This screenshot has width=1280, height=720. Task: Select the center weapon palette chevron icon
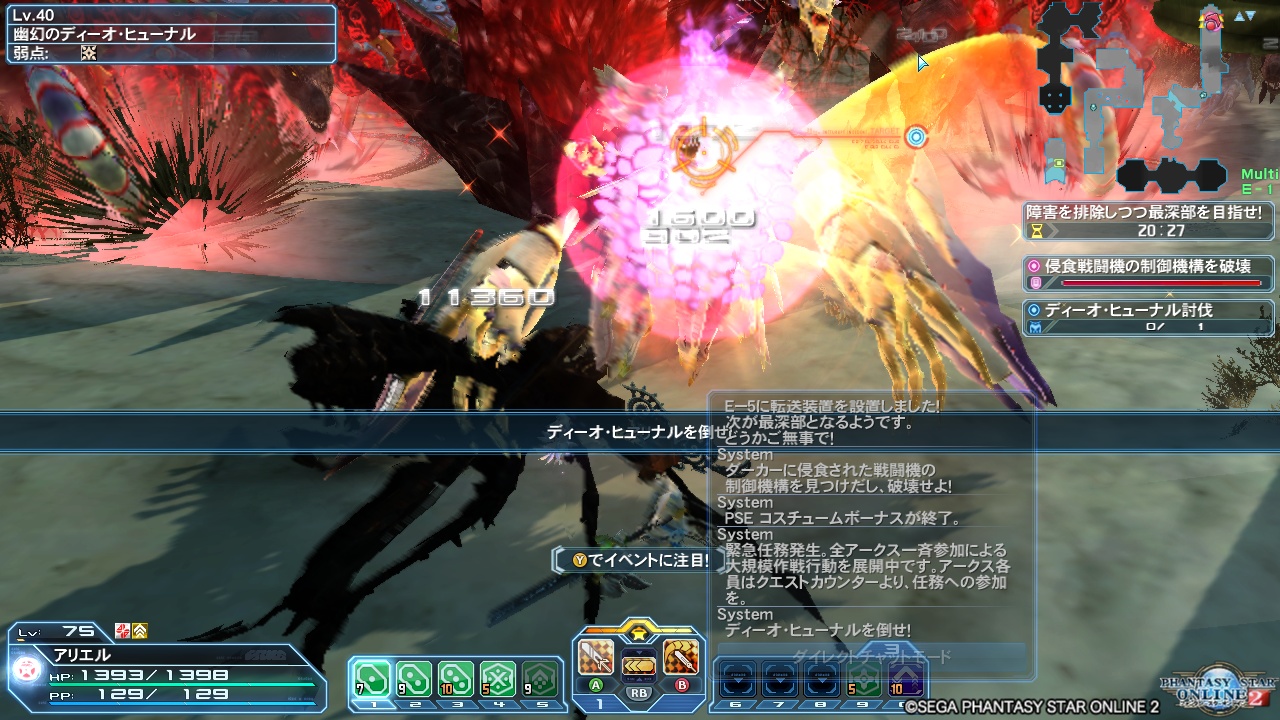tap(640, 665)
